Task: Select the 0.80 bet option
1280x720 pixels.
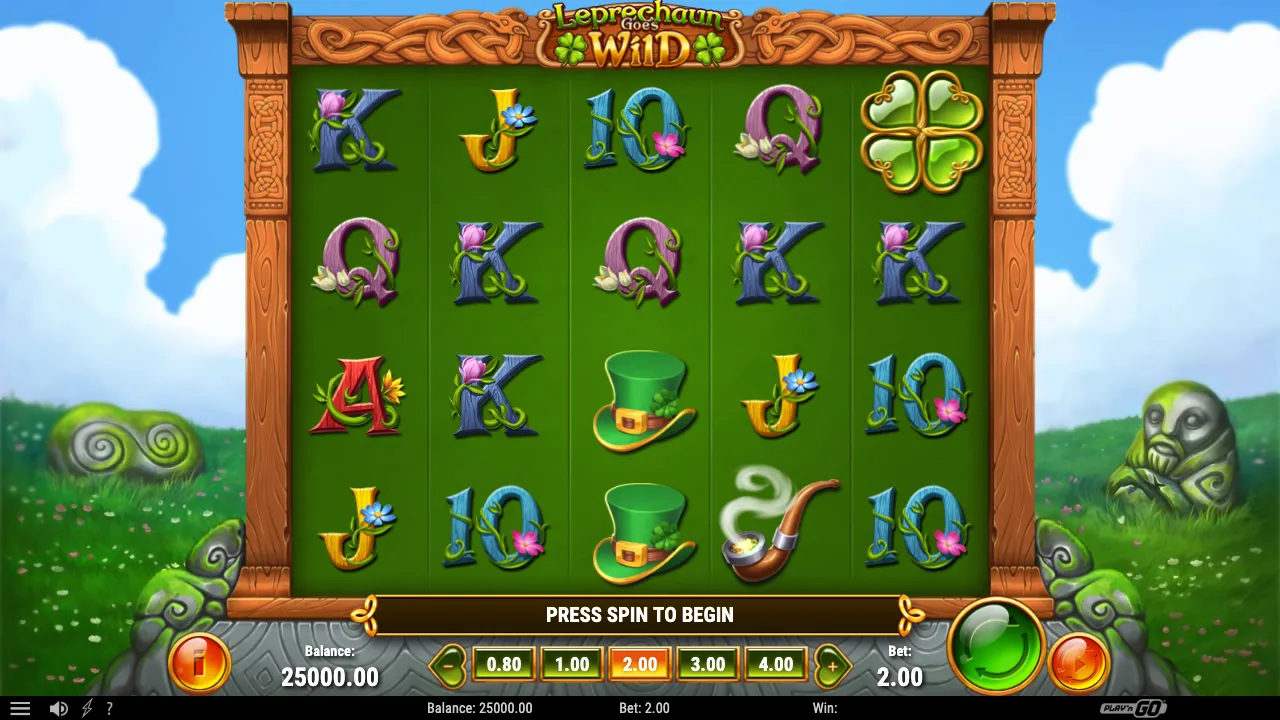Action: (x=503, y=663)
